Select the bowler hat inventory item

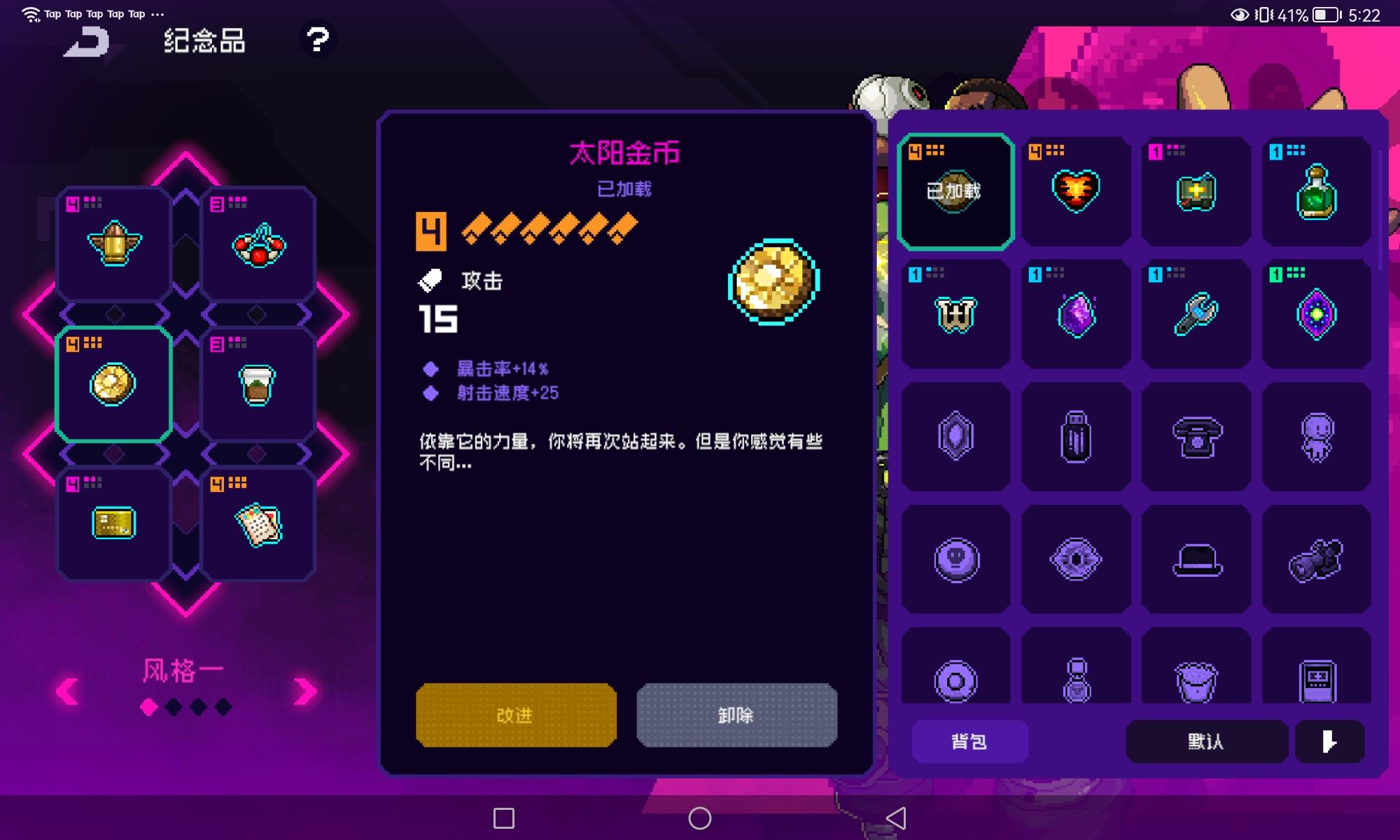point(1196,558)
